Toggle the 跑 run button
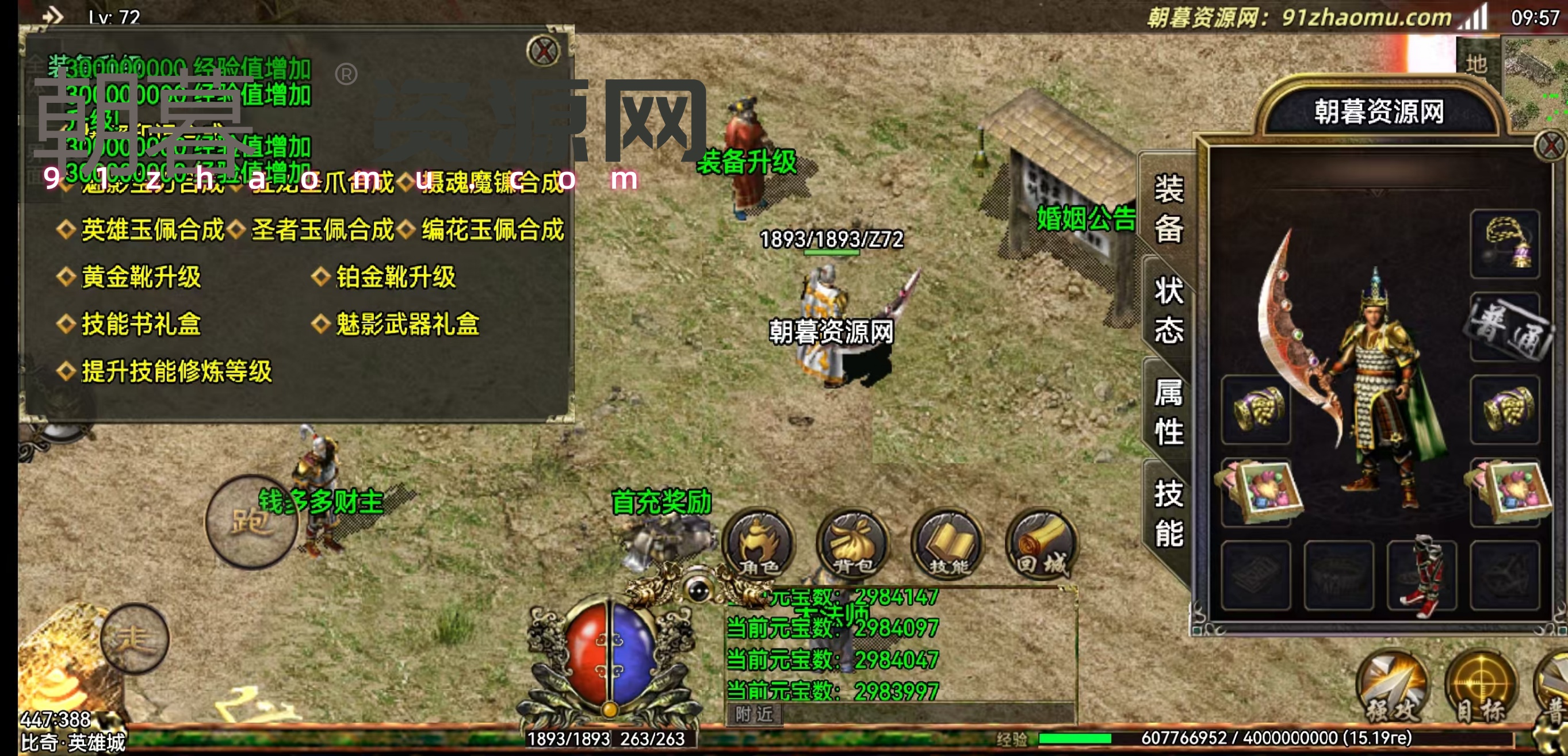The height and width of the screenshot is (756, 1568). coord(251,522)
